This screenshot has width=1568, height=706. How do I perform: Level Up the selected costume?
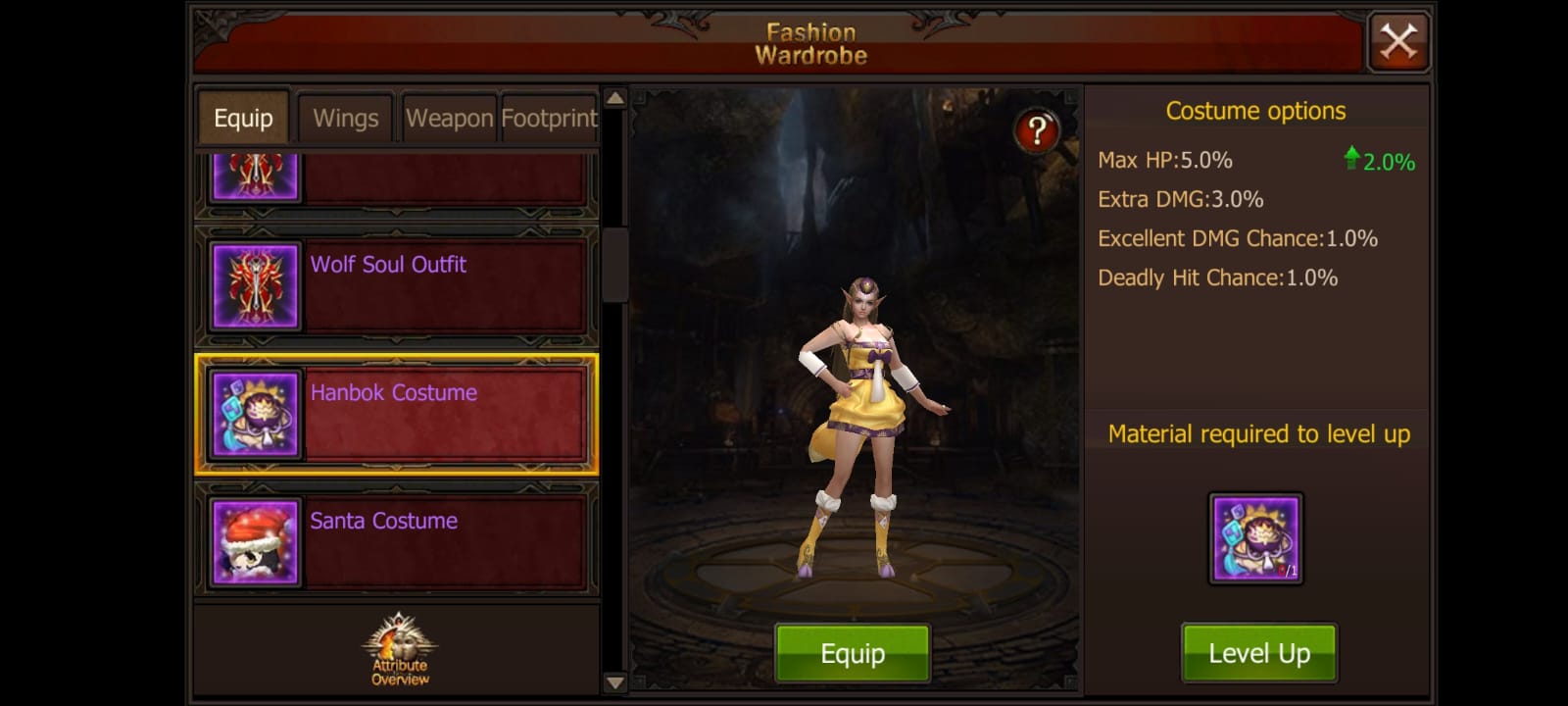pyautogui.click(x=1258, y=653)
